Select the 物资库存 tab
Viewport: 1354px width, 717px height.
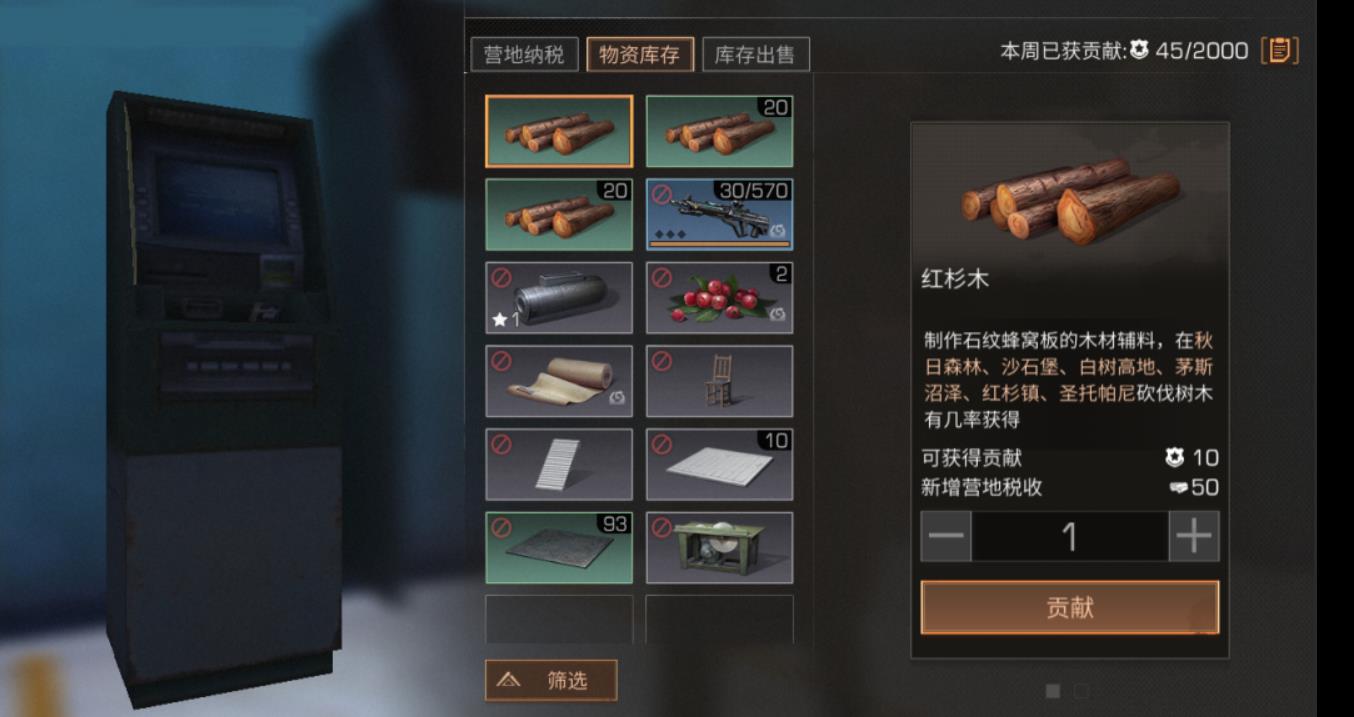pyautogui.click(x=639, y=54)
